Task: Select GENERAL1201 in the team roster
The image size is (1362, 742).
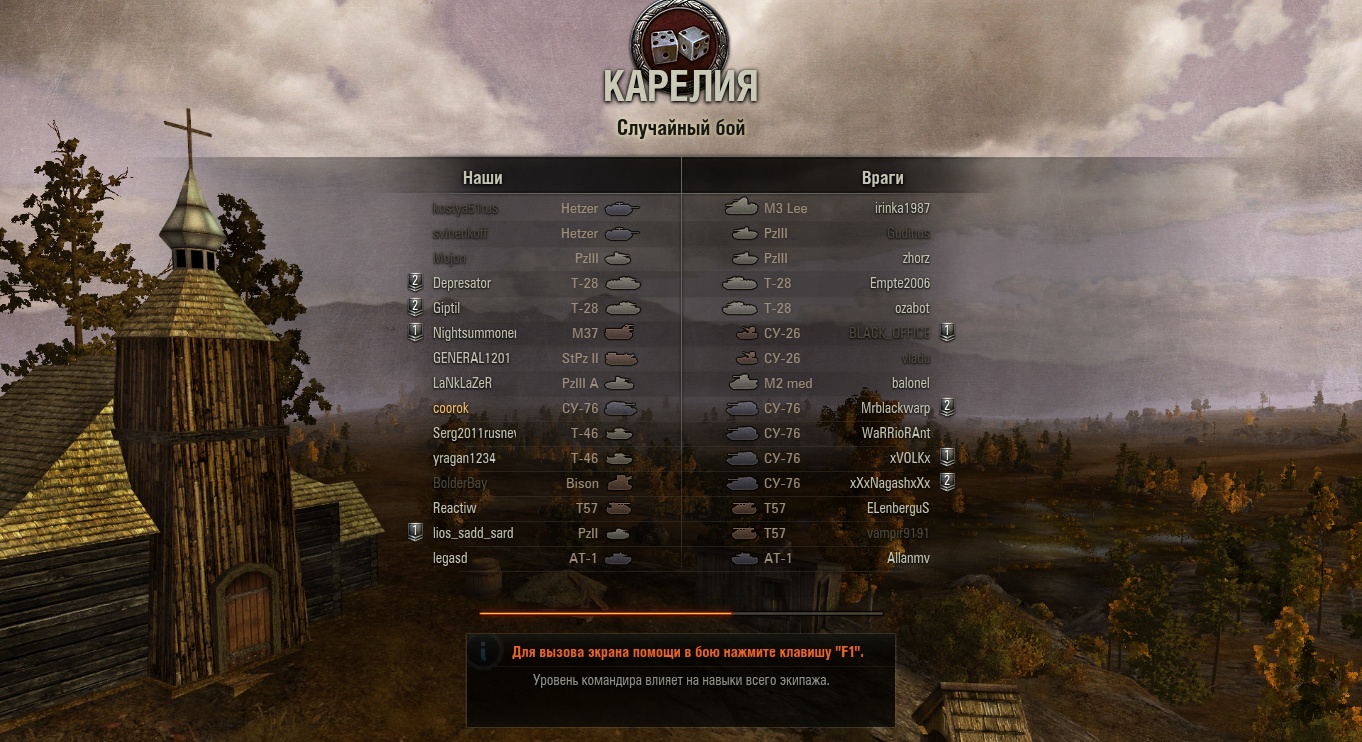Action: [472, 358]
